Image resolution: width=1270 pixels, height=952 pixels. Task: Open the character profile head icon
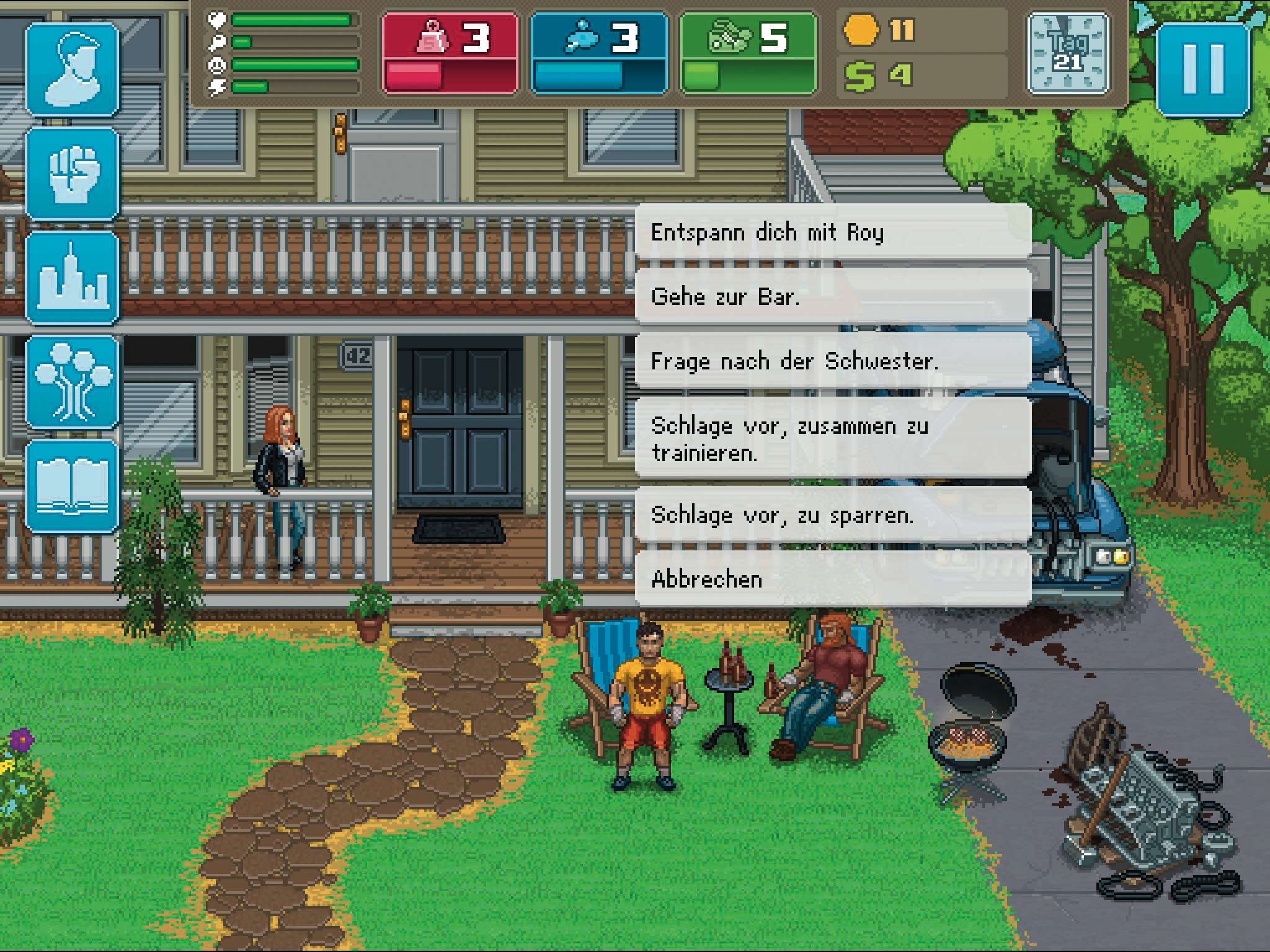pyautogui.click(x=73, y=69)
